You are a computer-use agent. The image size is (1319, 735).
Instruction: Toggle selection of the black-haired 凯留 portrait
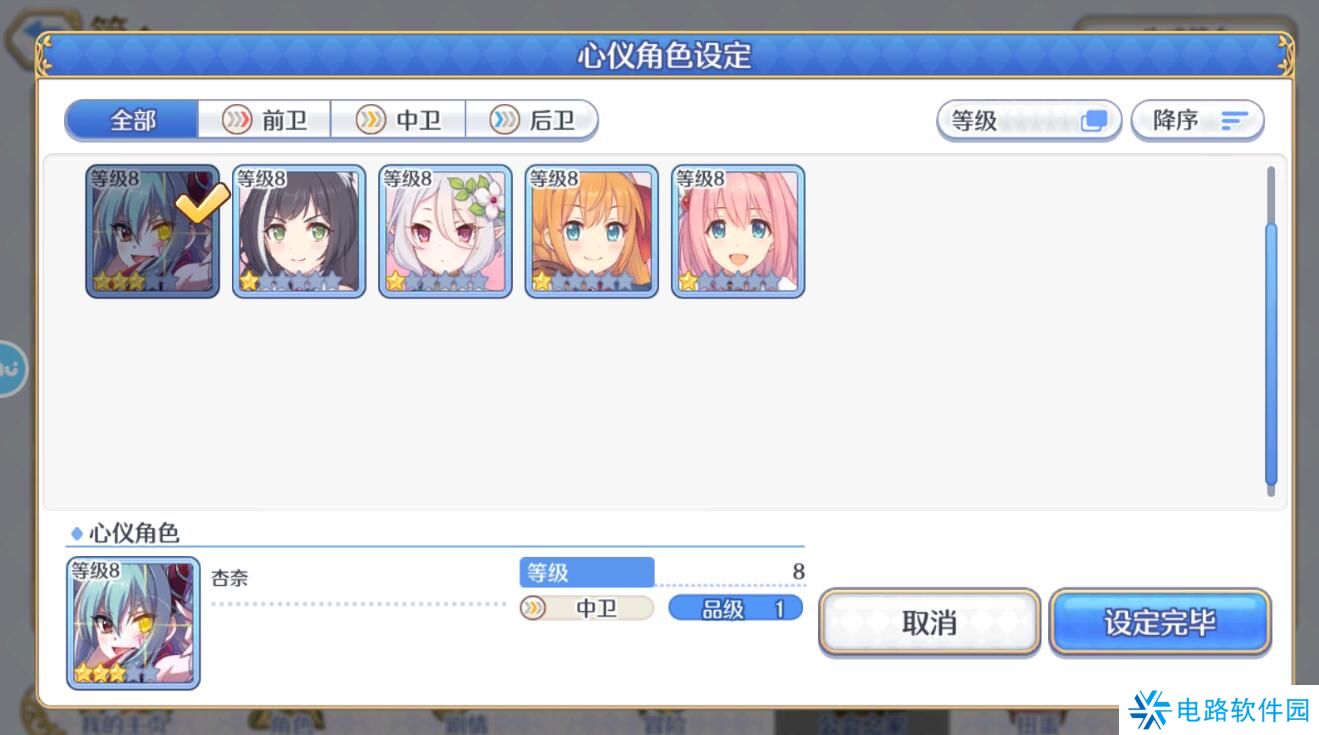[x=297, y=230]
